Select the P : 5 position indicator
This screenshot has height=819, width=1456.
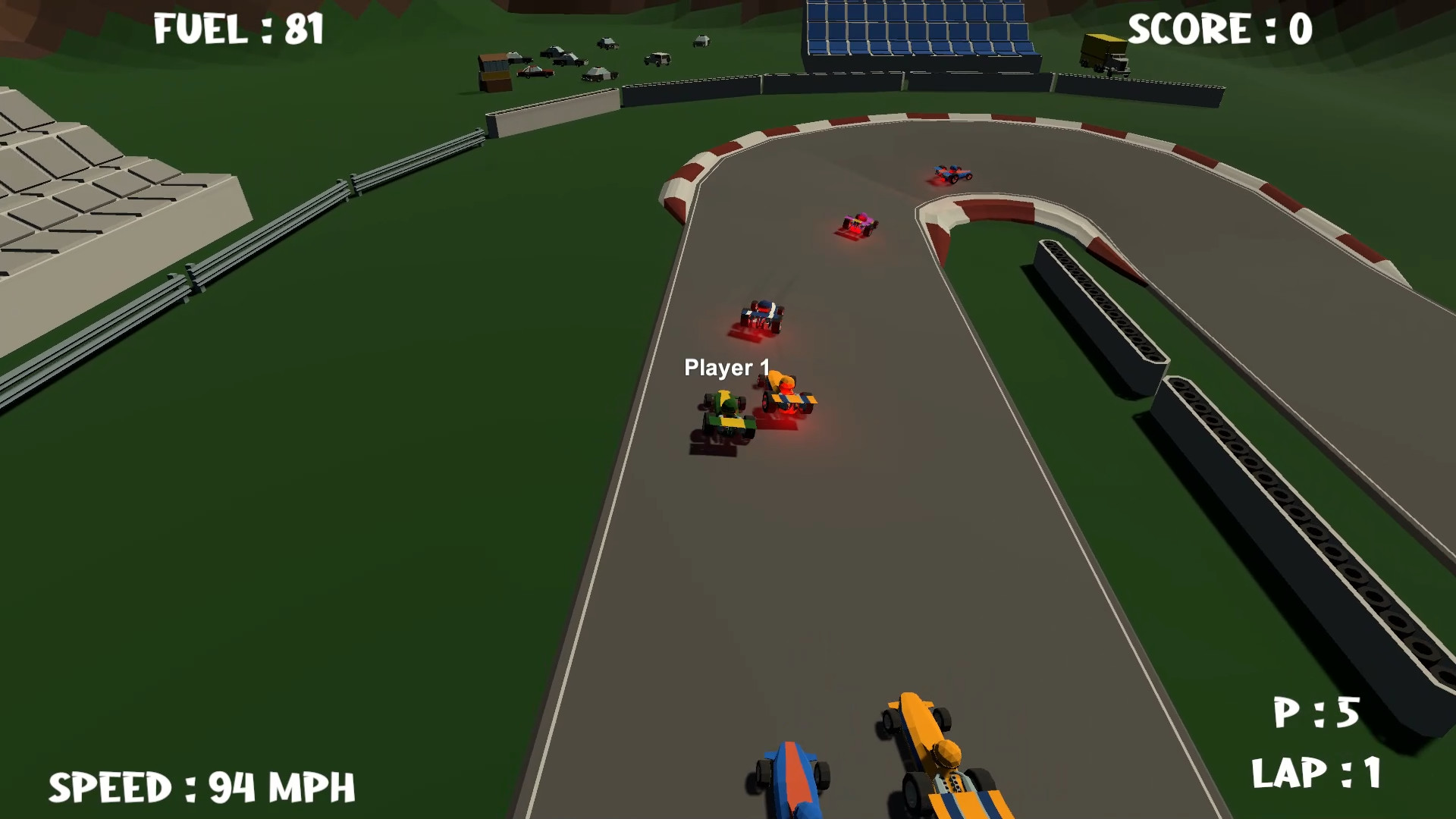click(1316, 713)
